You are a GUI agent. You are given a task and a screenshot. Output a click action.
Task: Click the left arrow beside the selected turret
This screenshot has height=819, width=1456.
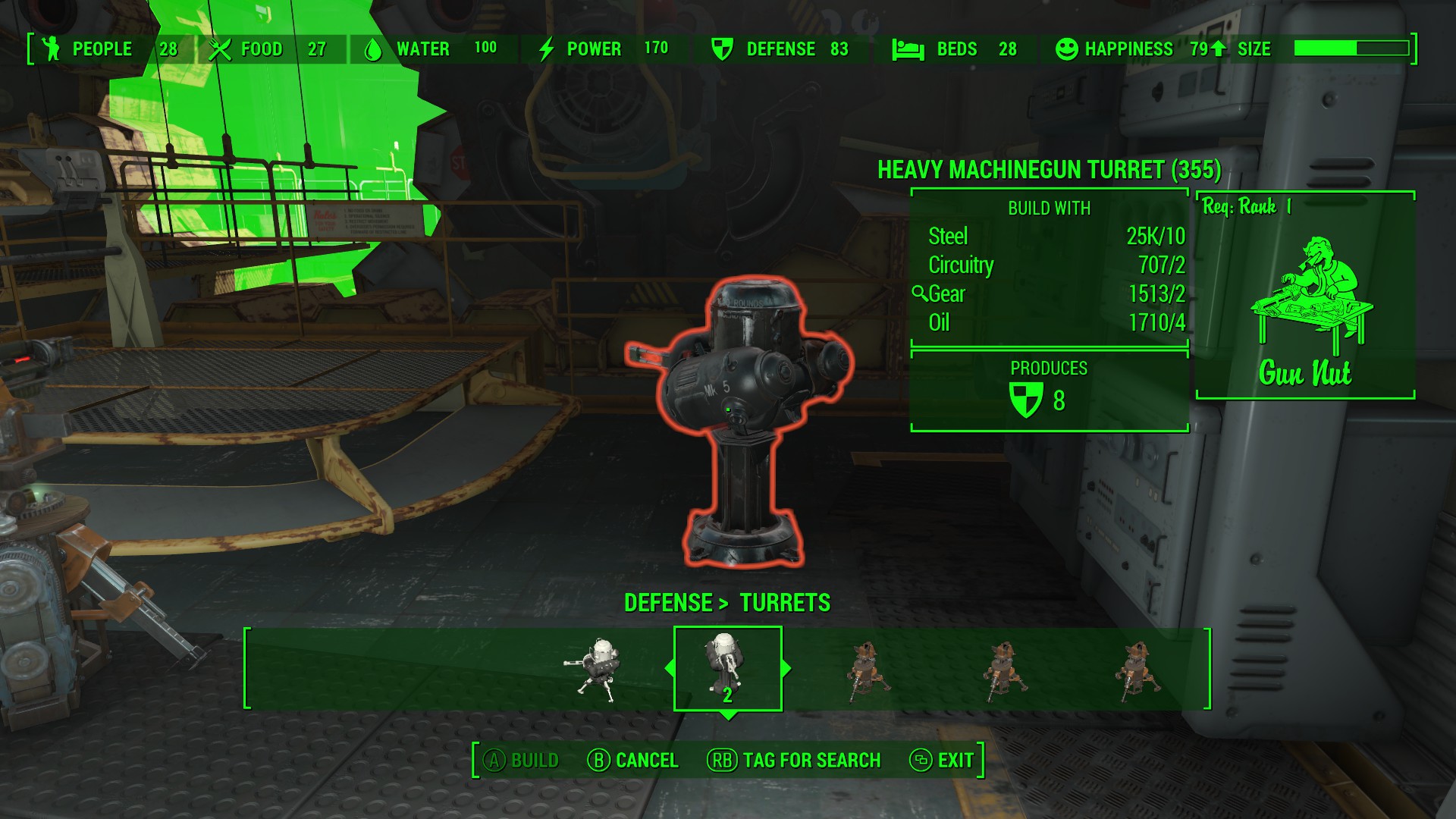click(x=669, y=668)
